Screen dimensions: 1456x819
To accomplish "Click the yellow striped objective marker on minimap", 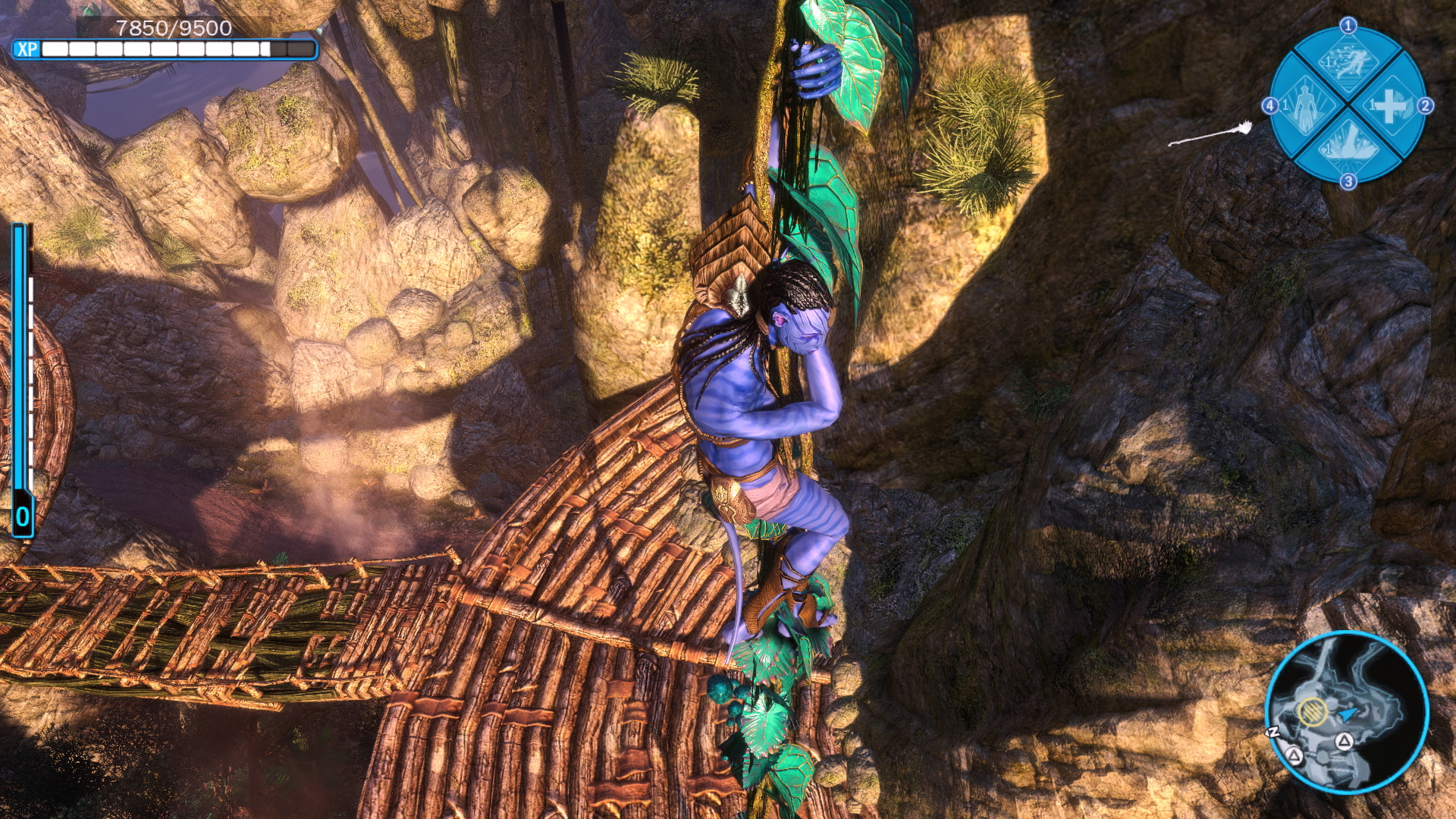I will click(x=1312, y=711).
